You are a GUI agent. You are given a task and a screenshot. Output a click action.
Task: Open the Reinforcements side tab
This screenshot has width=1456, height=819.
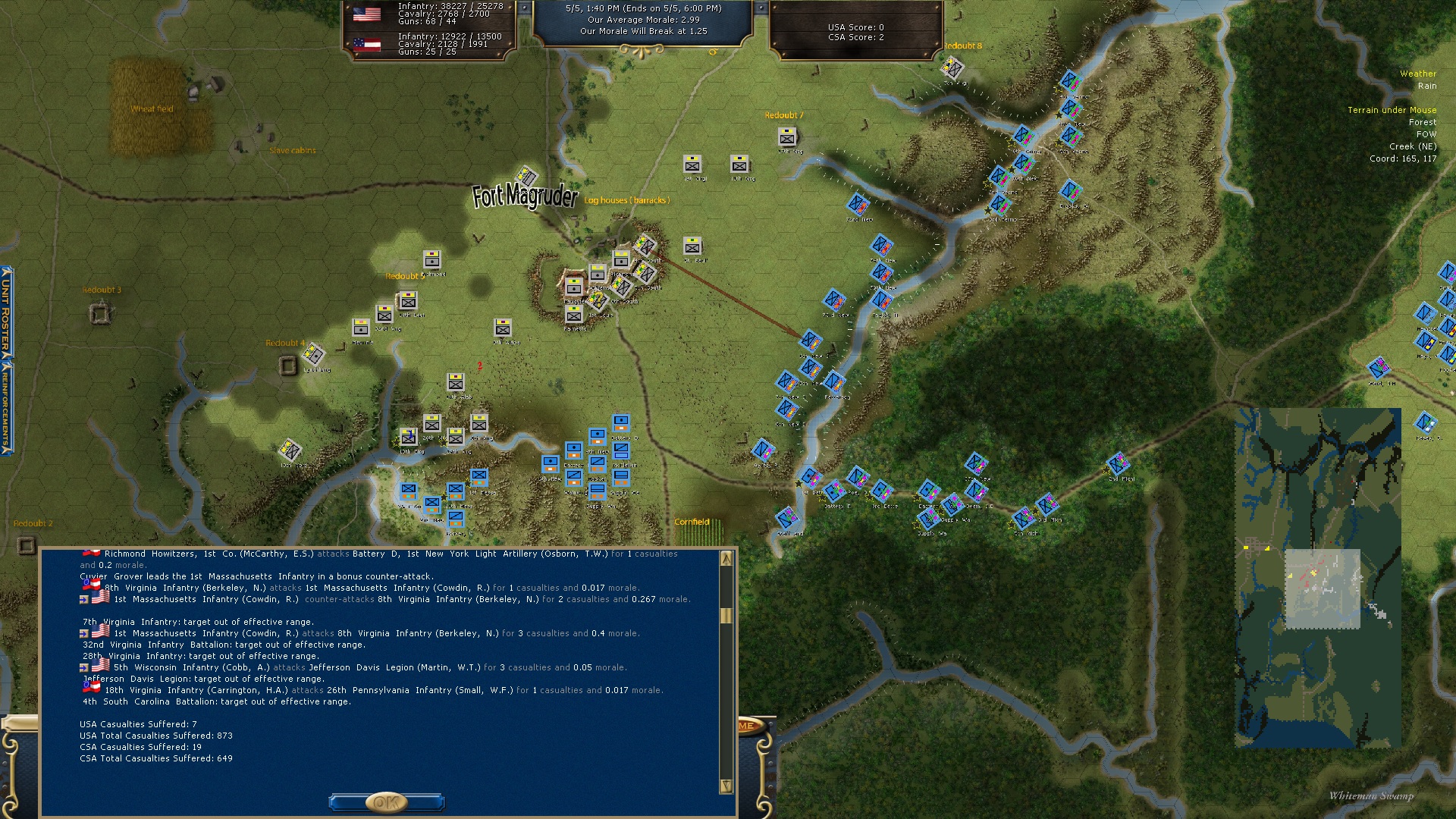click(x=6, y=407)
